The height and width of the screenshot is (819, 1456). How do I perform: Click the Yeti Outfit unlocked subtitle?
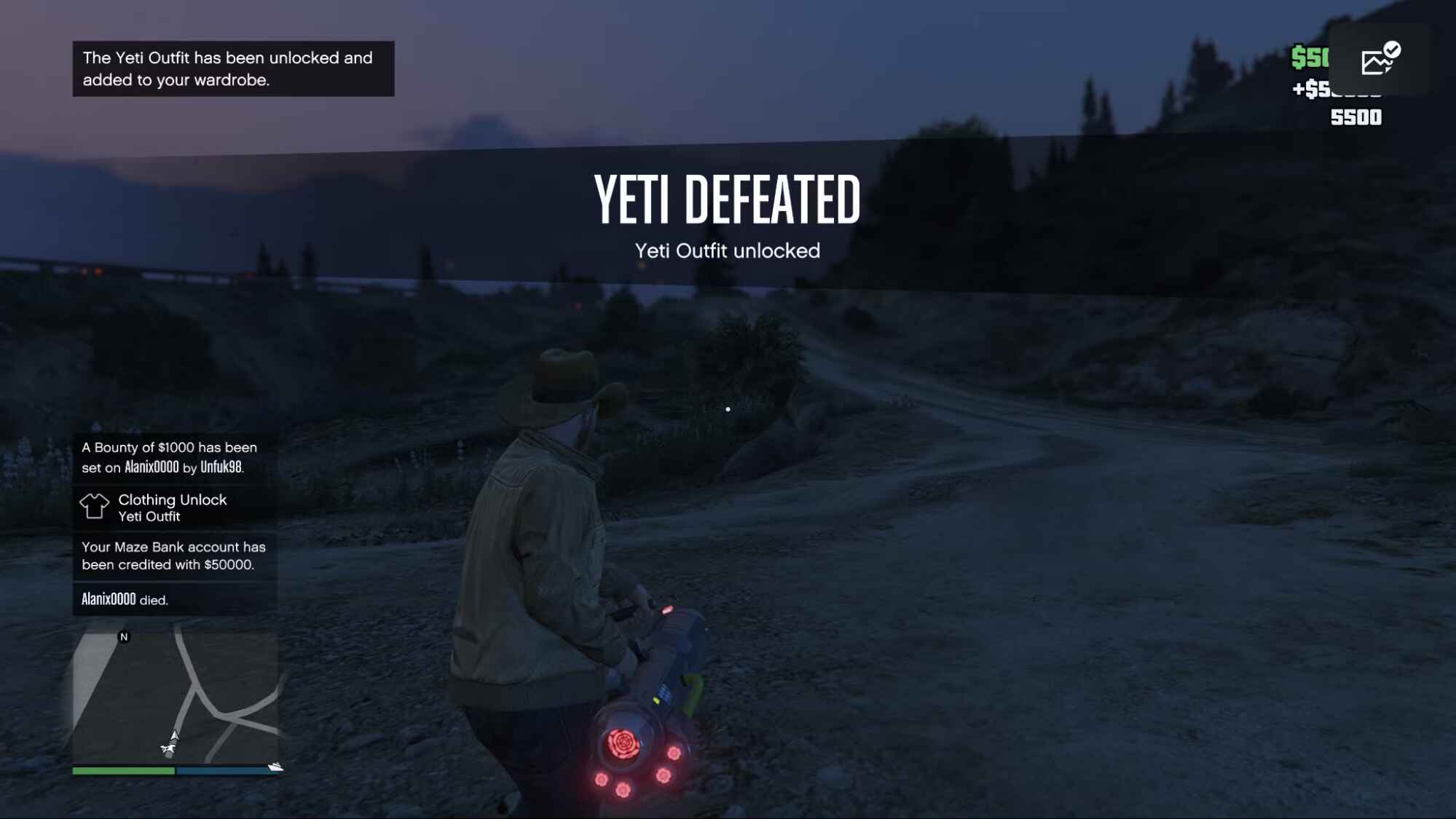727,251
